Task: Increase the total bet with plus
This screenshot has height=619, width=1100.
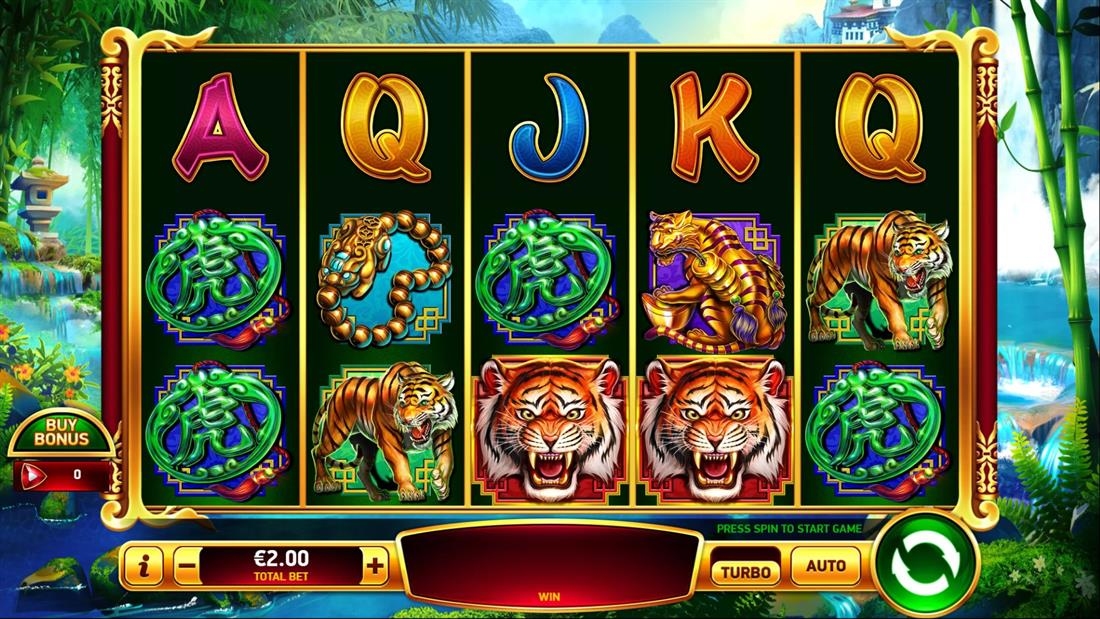Action: point(375,566)
